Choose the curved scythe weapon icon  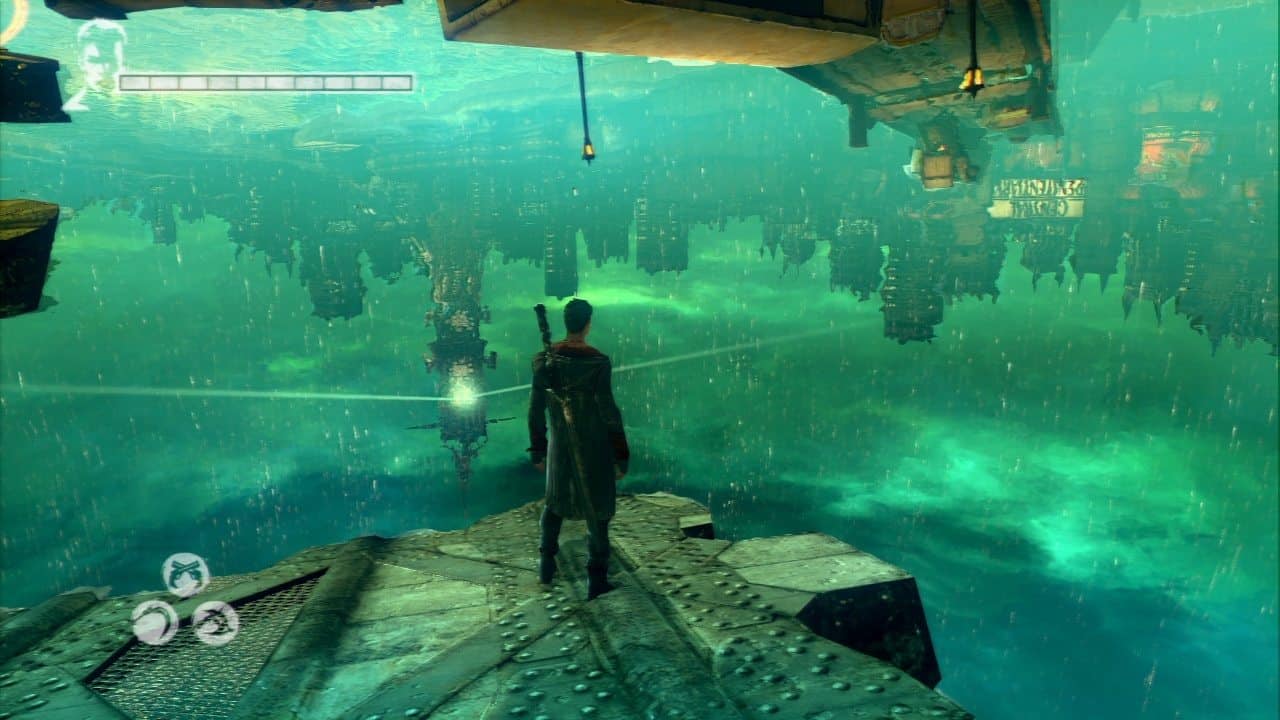155,622
